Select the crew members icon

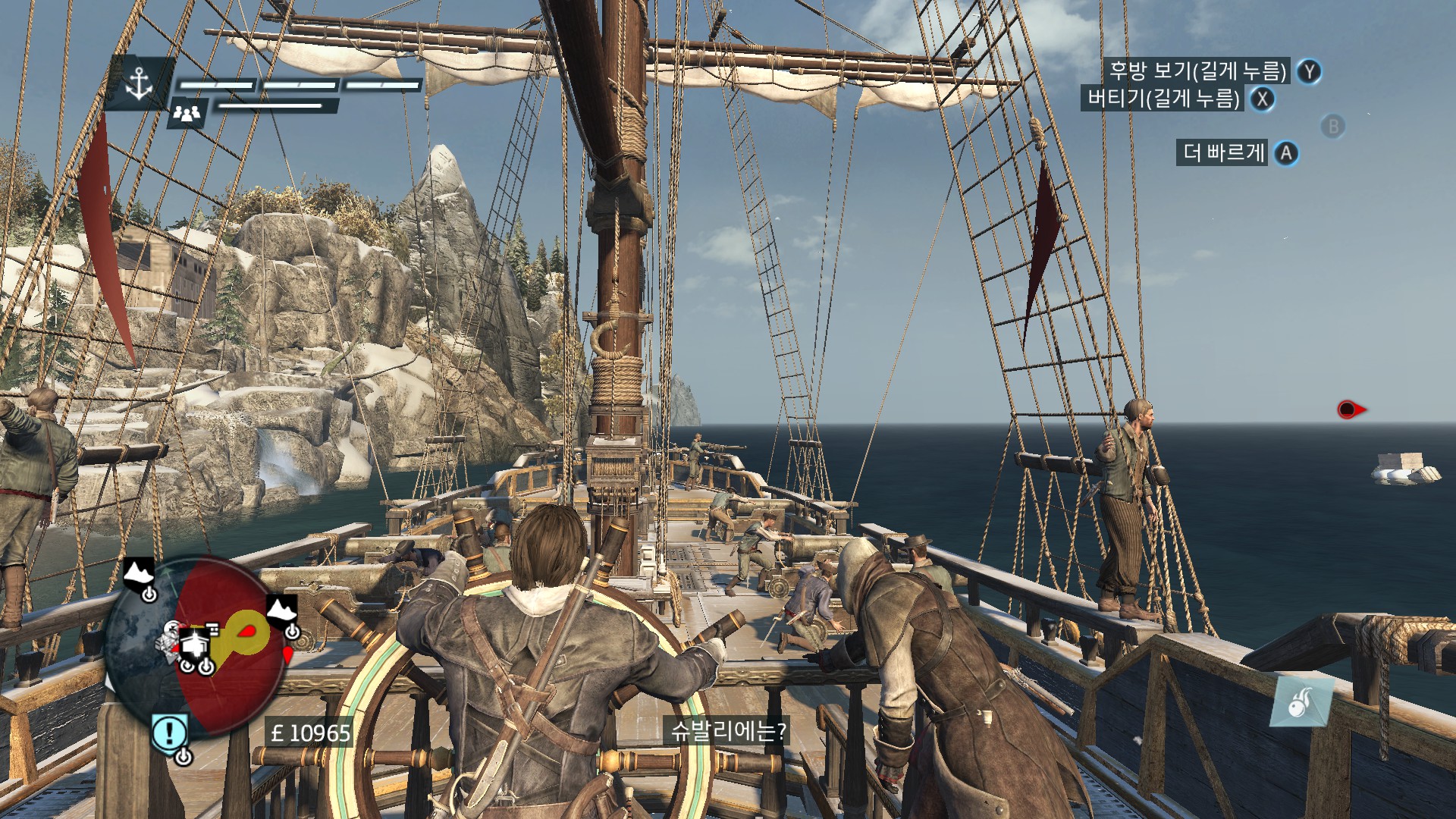pos(187,113)
